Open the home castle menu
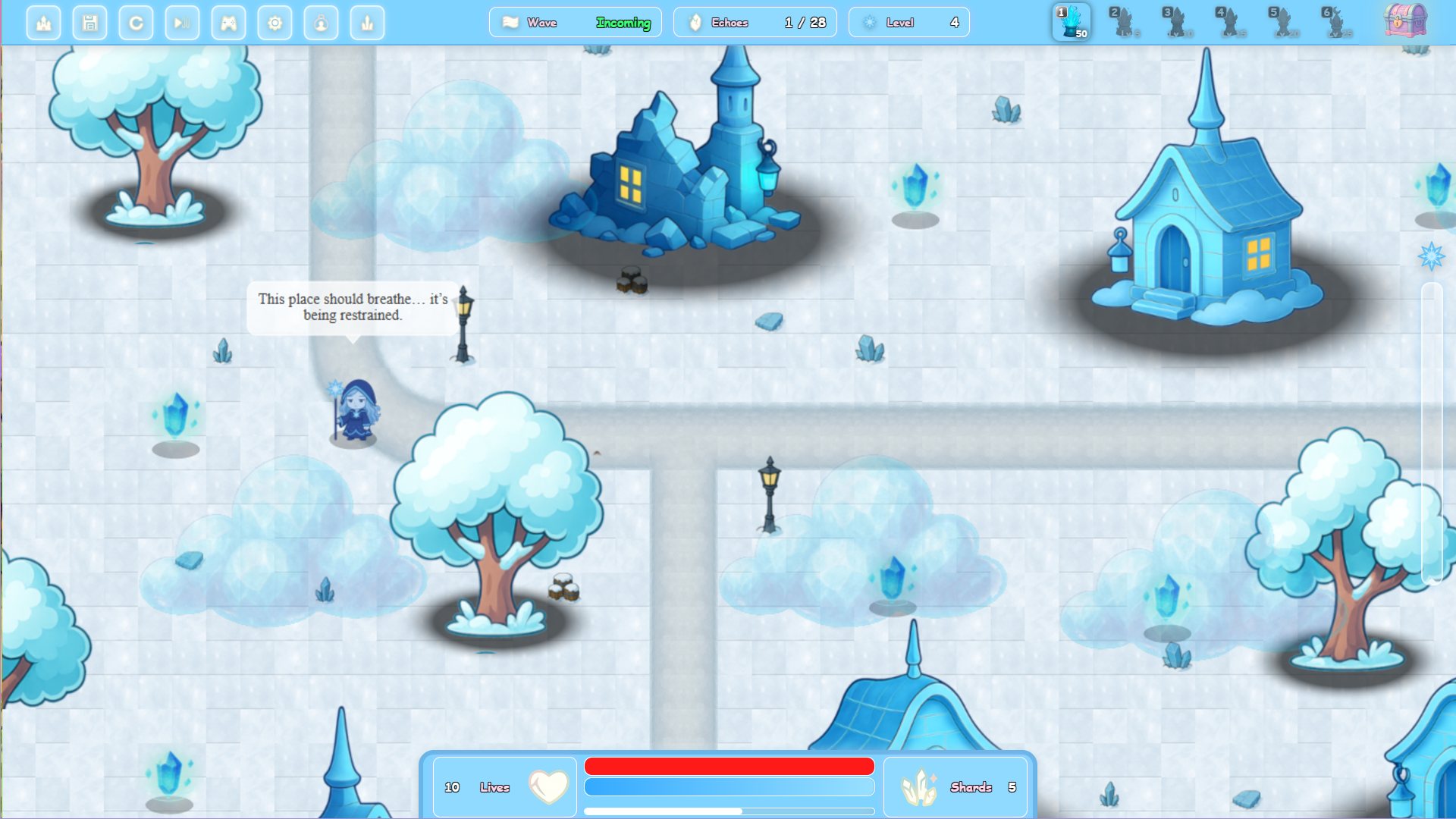 43,23
